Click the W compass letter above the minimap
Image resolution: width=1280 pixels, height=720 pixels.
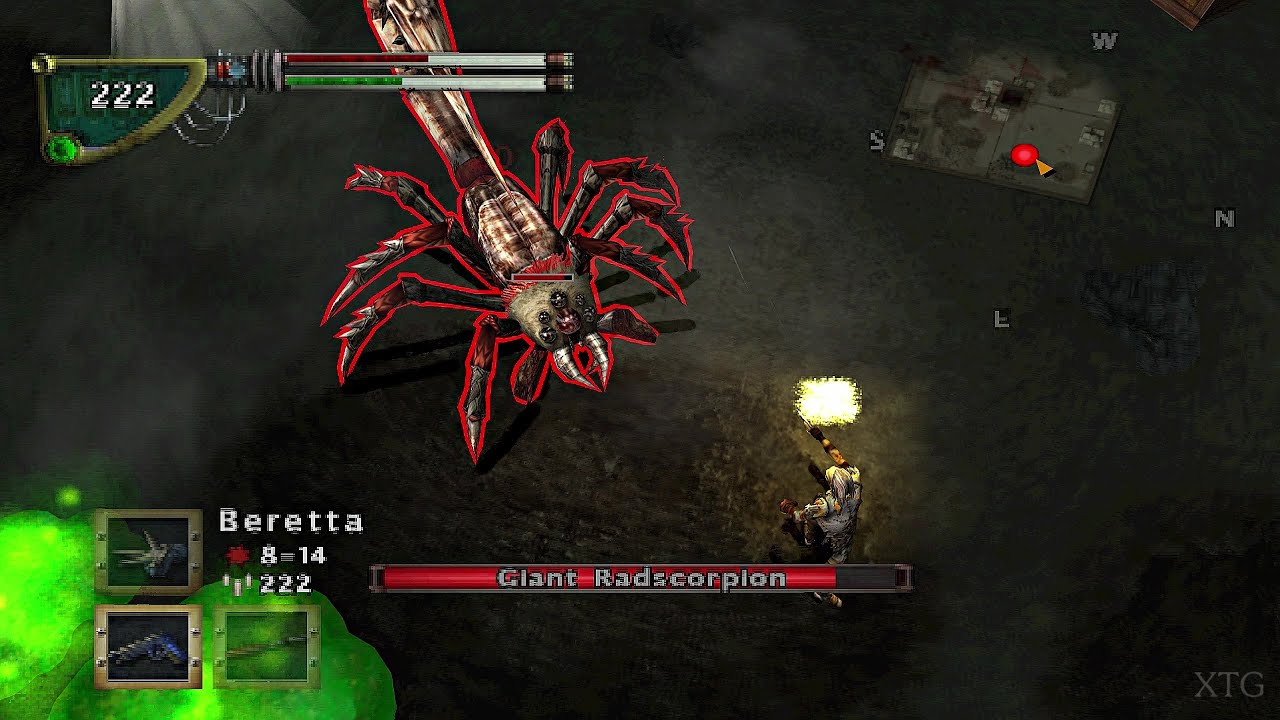(x=1104, y=42)
